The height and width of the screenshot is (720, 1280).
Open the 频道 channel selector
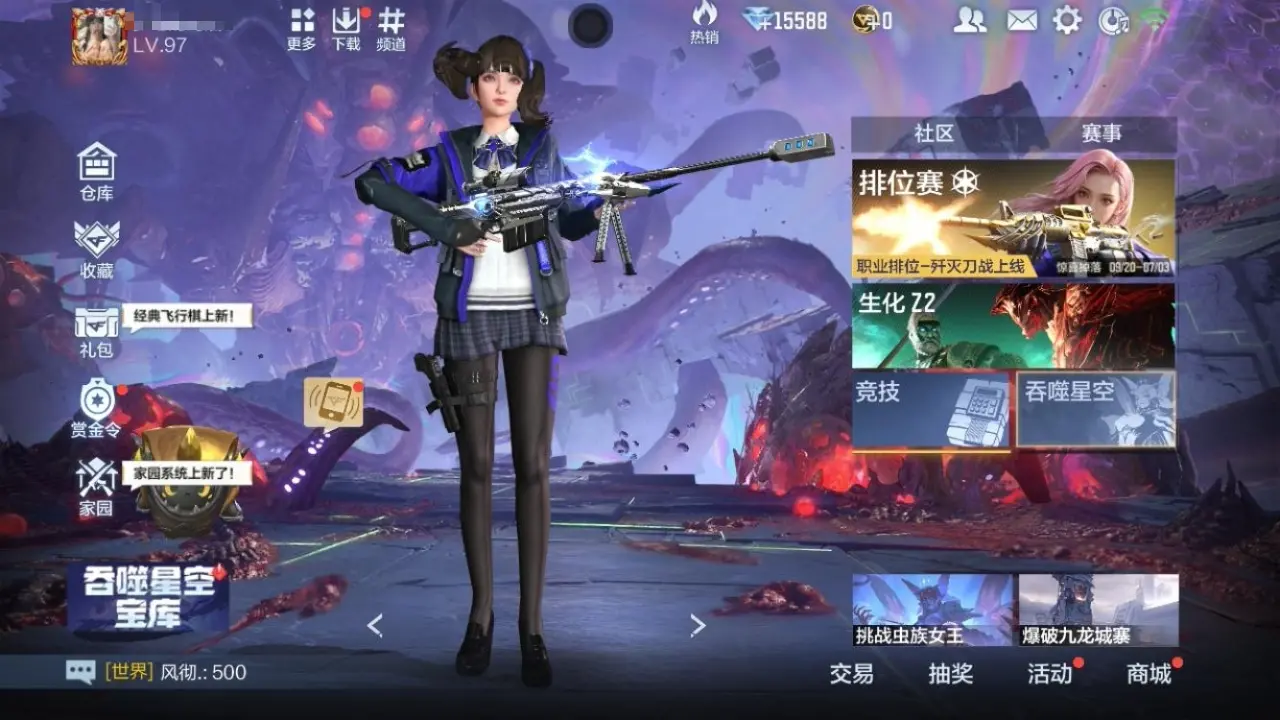(x=391, y=30)
